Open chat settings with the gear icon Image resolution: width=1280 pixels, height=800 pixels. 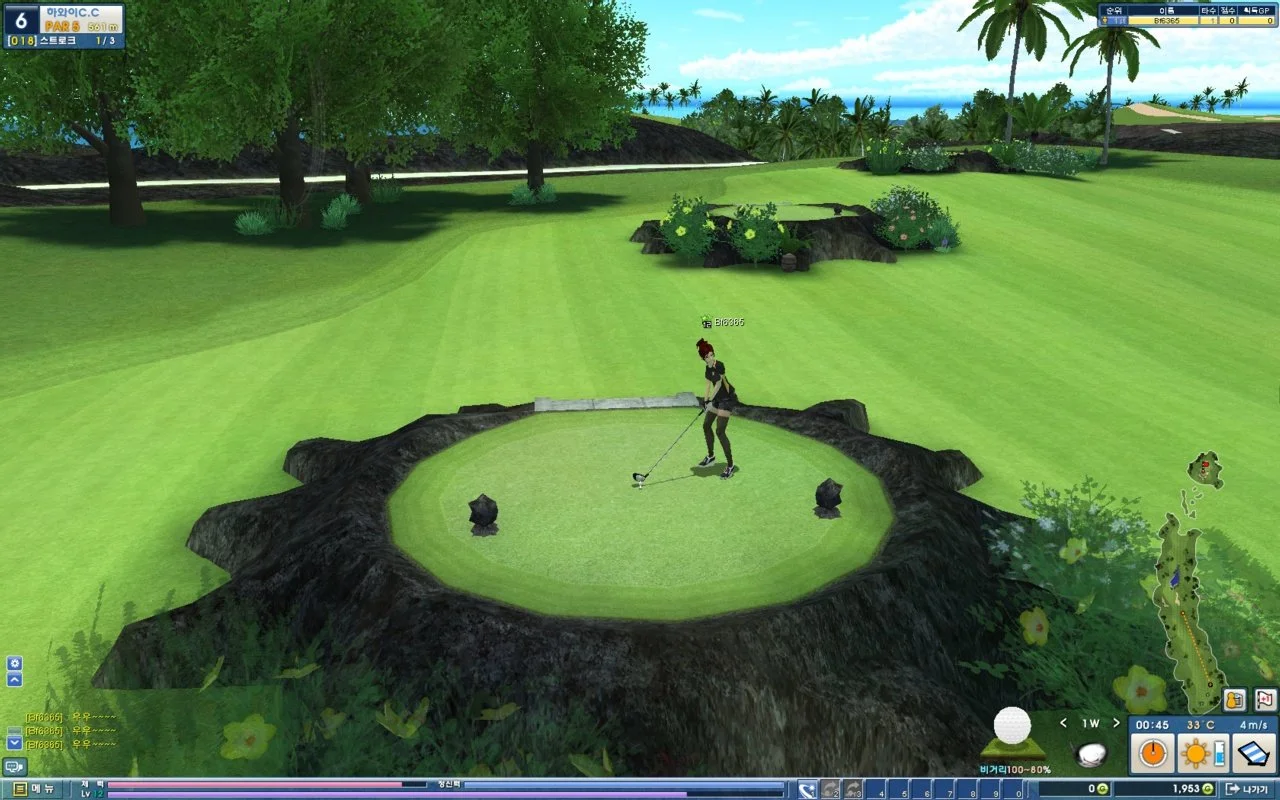(14, 663)
